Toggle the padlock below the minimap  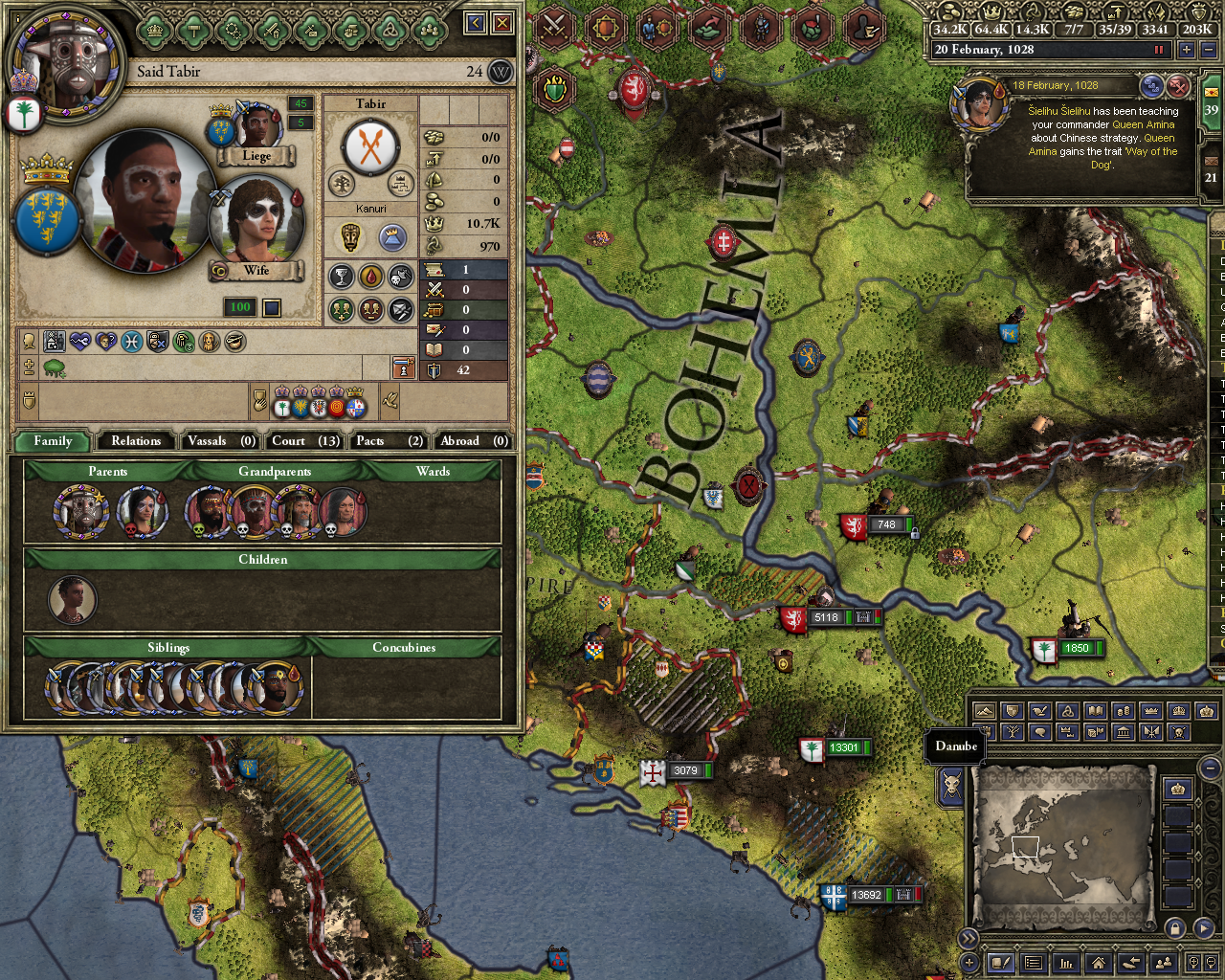point(1173,928)
